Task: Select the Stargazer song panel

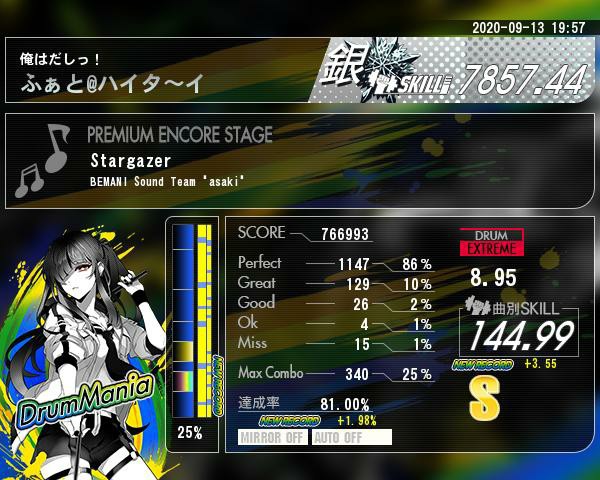Action: point(300,160)
